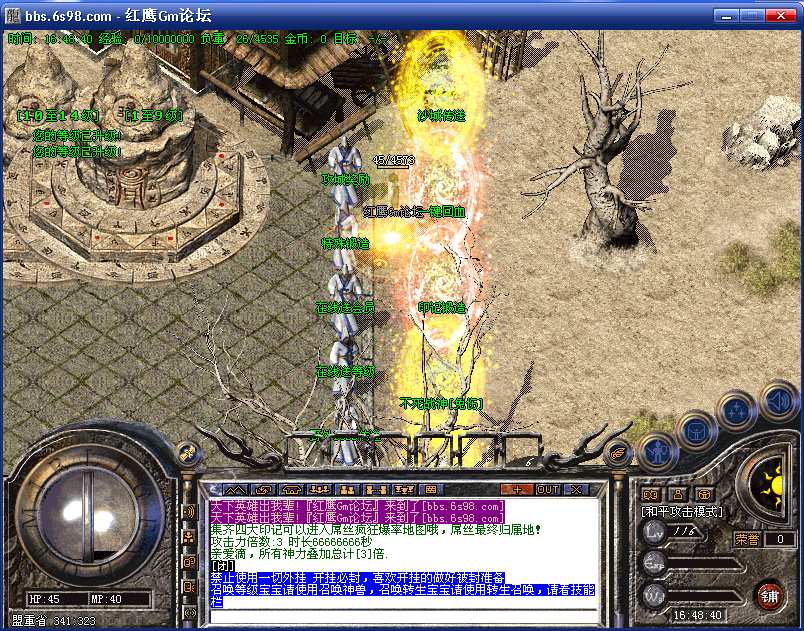Click the chat text input line

pos(400,615)
